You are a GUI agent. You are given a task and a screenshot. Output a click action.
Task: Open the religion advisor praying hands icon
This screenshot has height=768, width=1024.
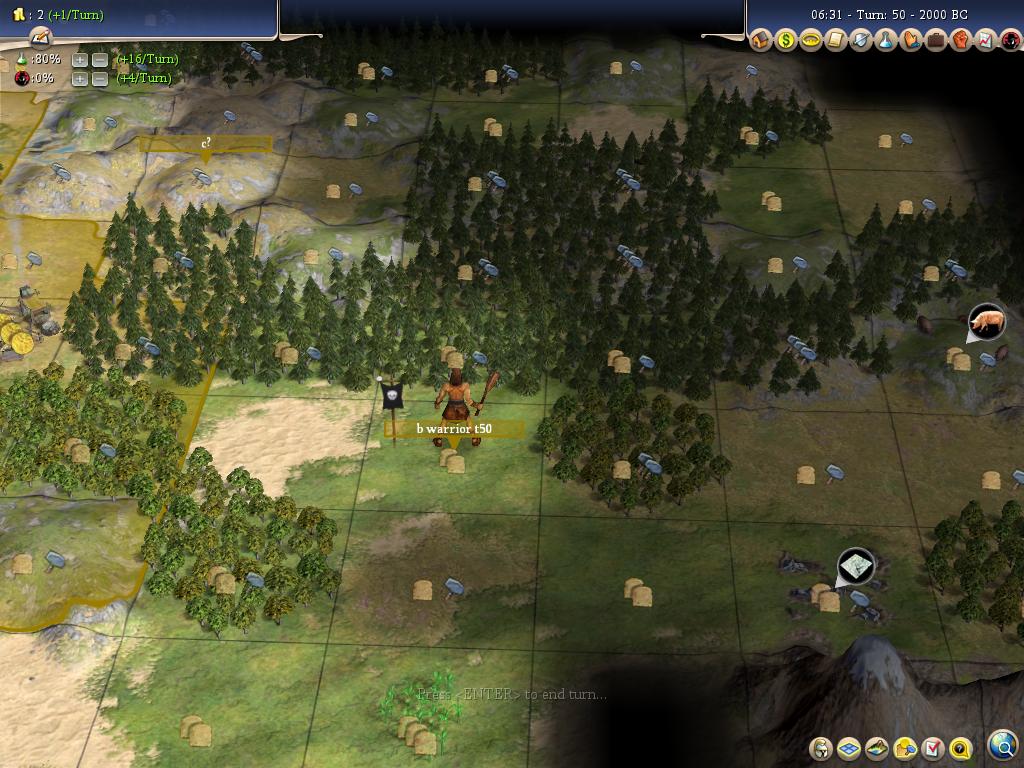pos(911,41)
